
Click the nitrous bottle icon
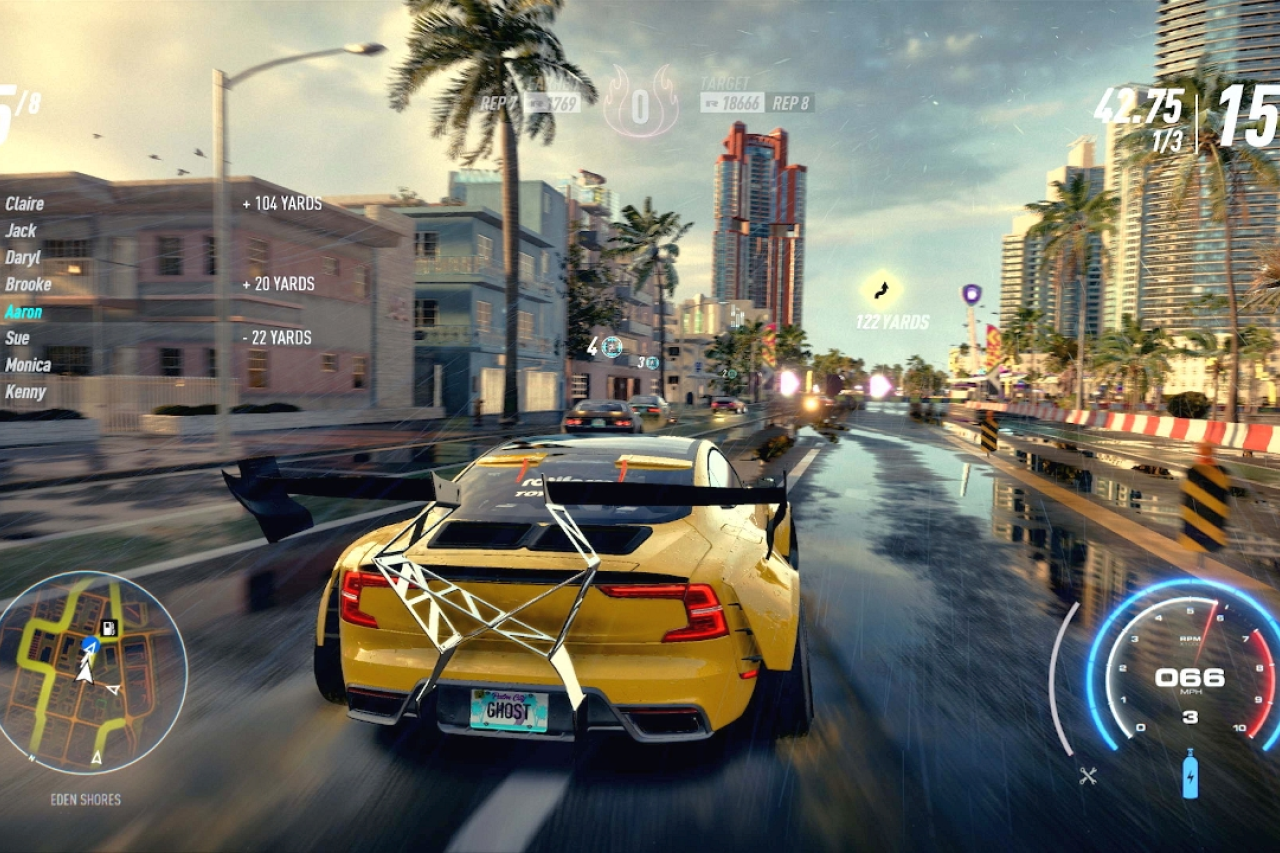1190,774
